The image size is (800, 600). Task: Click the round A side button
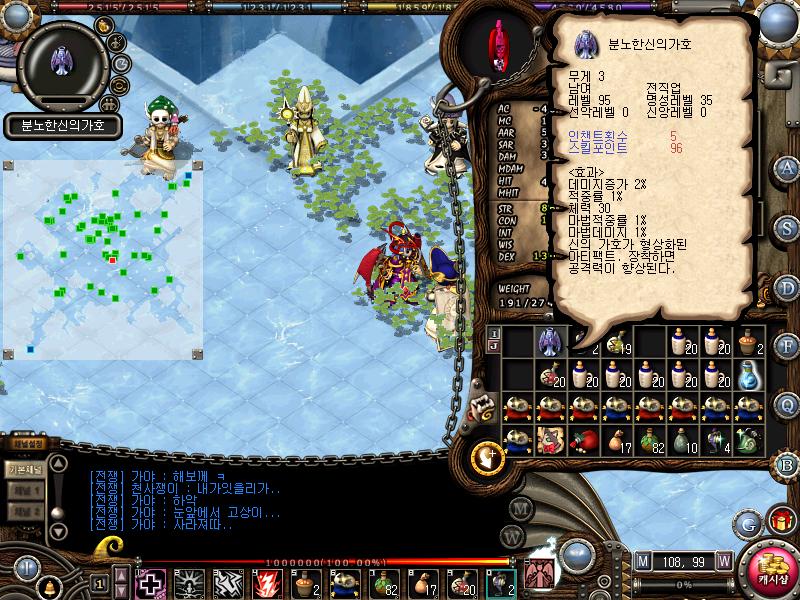coord(788,167)
